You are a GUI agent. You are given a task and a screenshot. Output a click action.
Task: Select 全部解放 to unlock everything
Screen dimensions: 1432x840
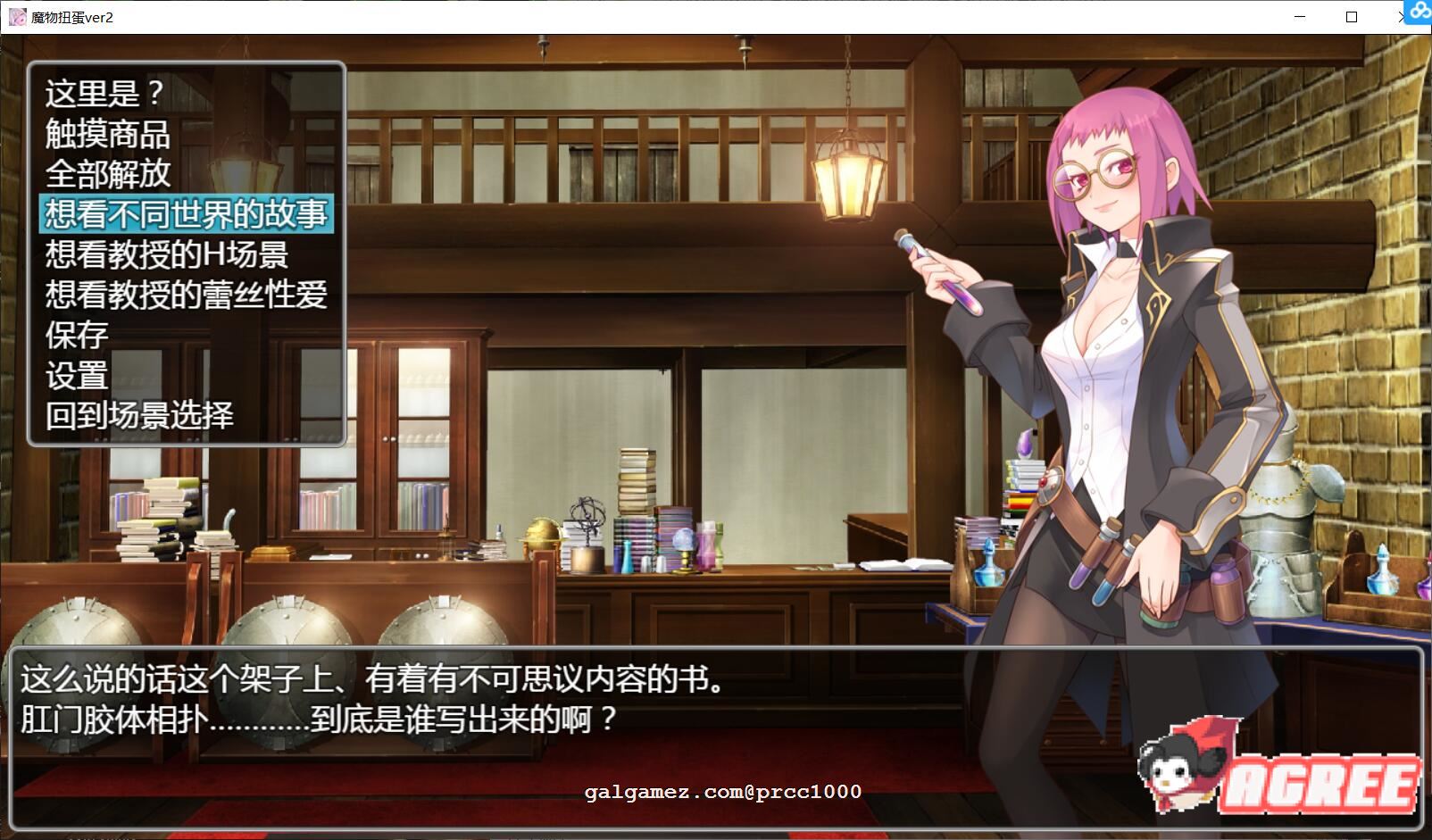[108, 174]
